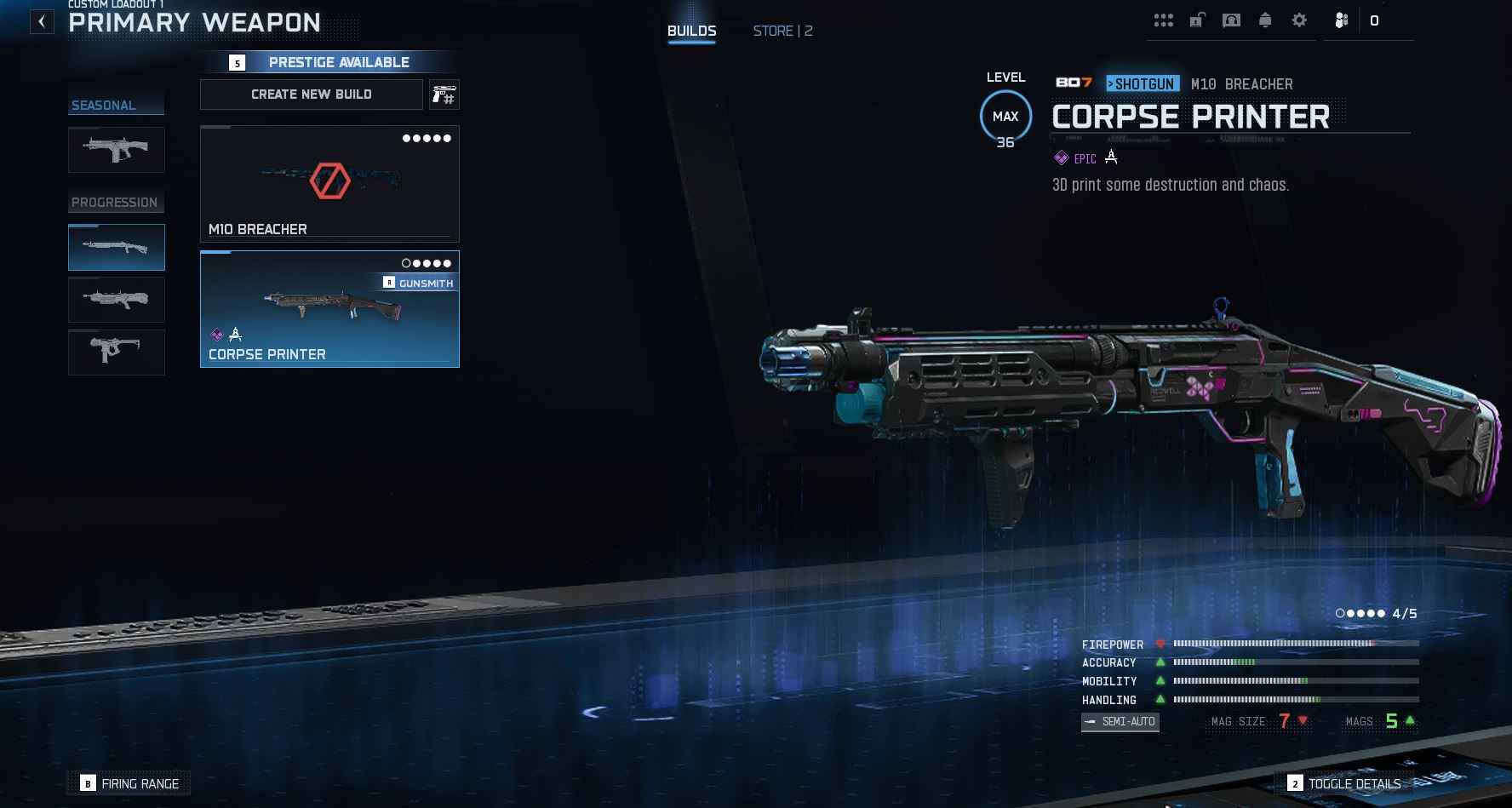Screen dimensions: 1512x808
Task: Open the Store tab
Action: (782, 32)
